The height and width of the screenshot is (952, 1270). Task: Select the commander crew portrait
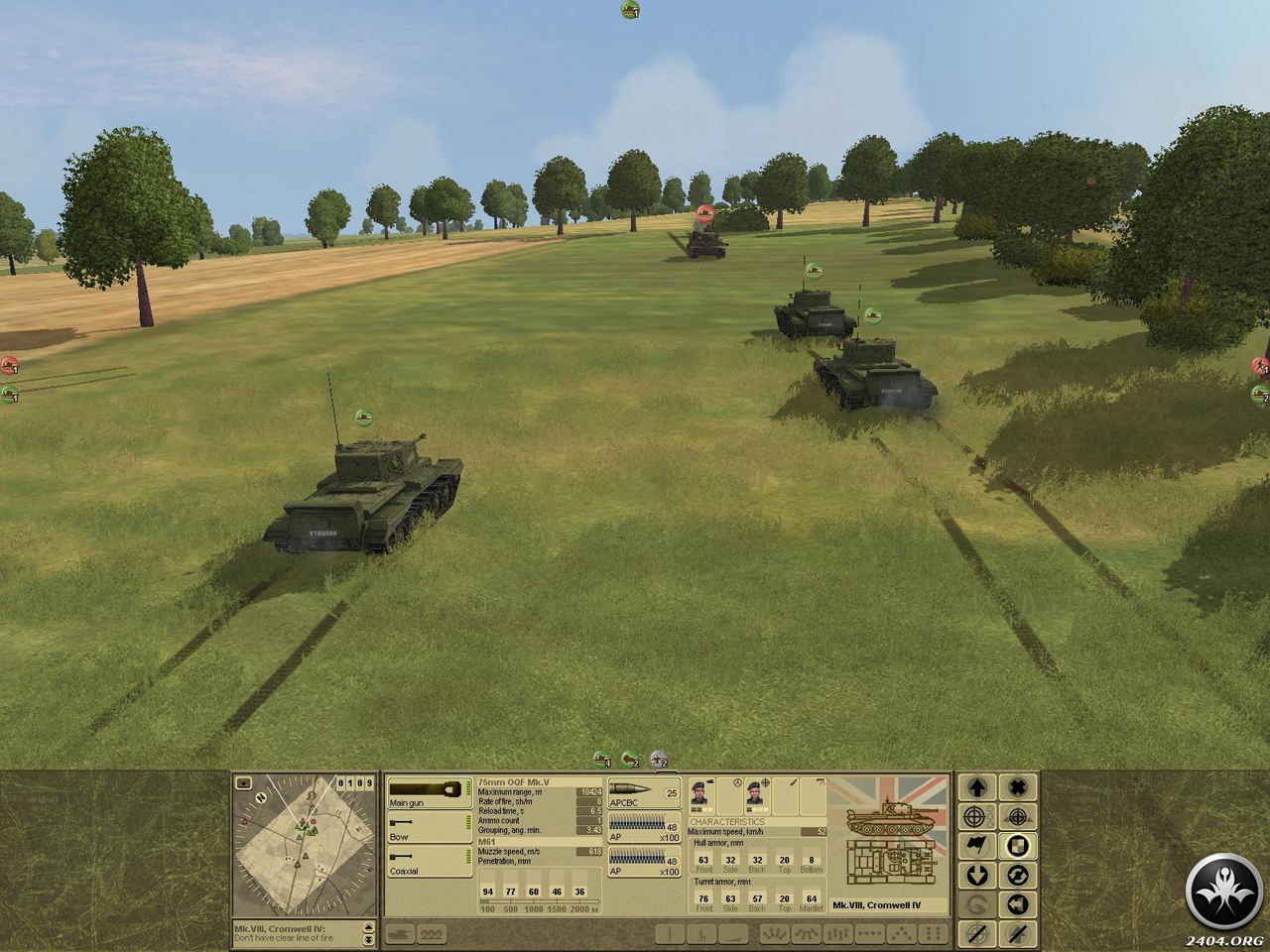coord(700,793)
